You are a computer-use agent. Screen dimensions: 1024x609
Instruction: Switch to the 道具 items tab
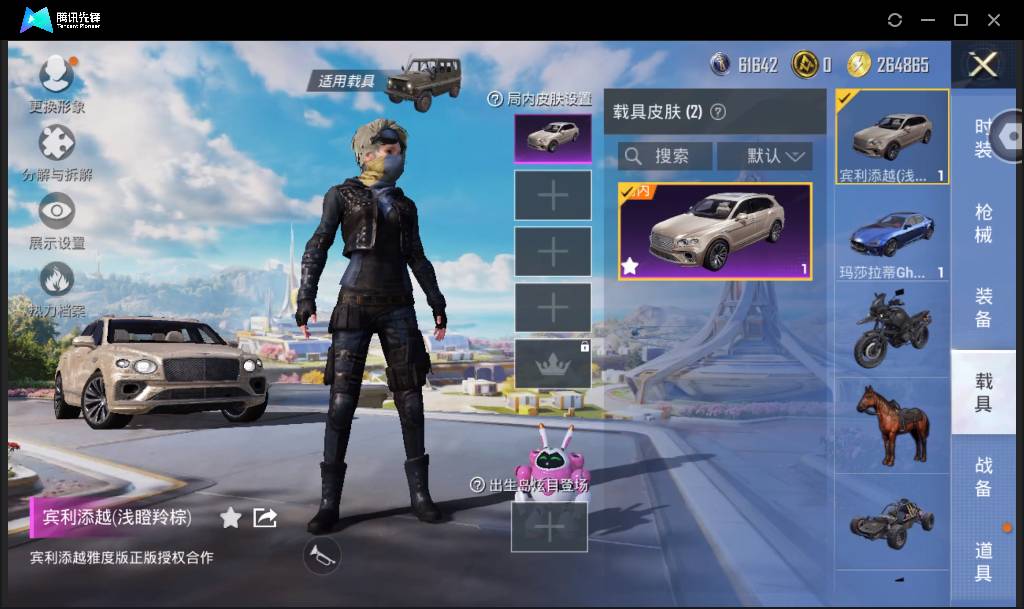(x=984, y=560)
